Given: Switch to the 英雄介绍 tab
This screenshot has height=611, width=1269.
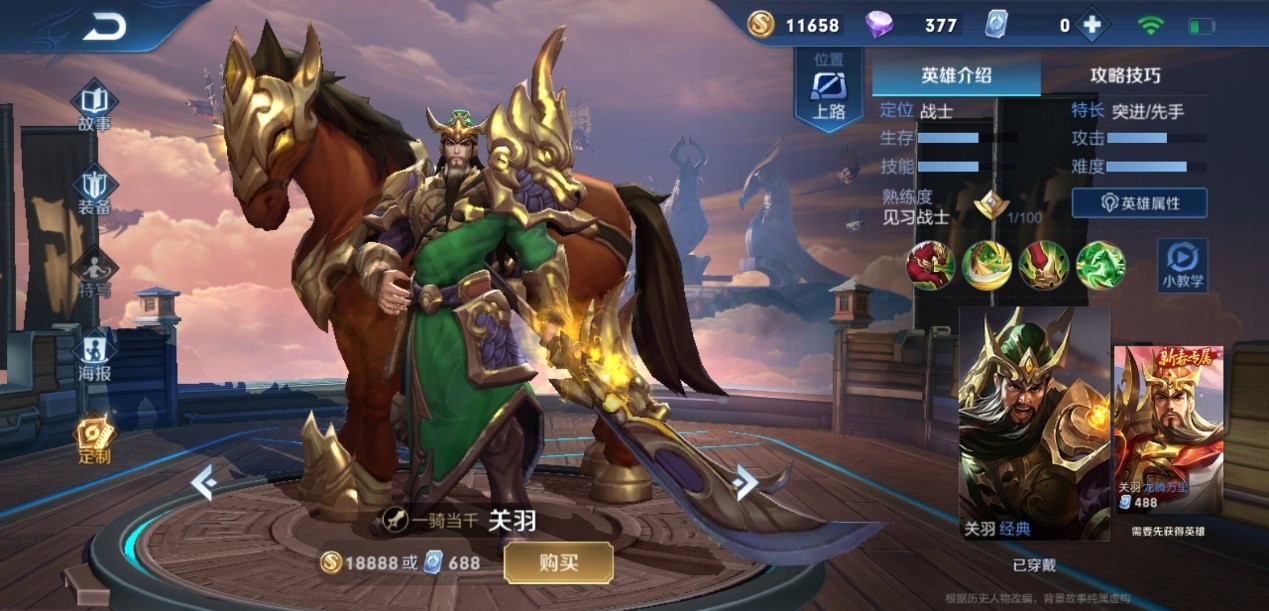Looking at the screenshot, I should 956,75.
